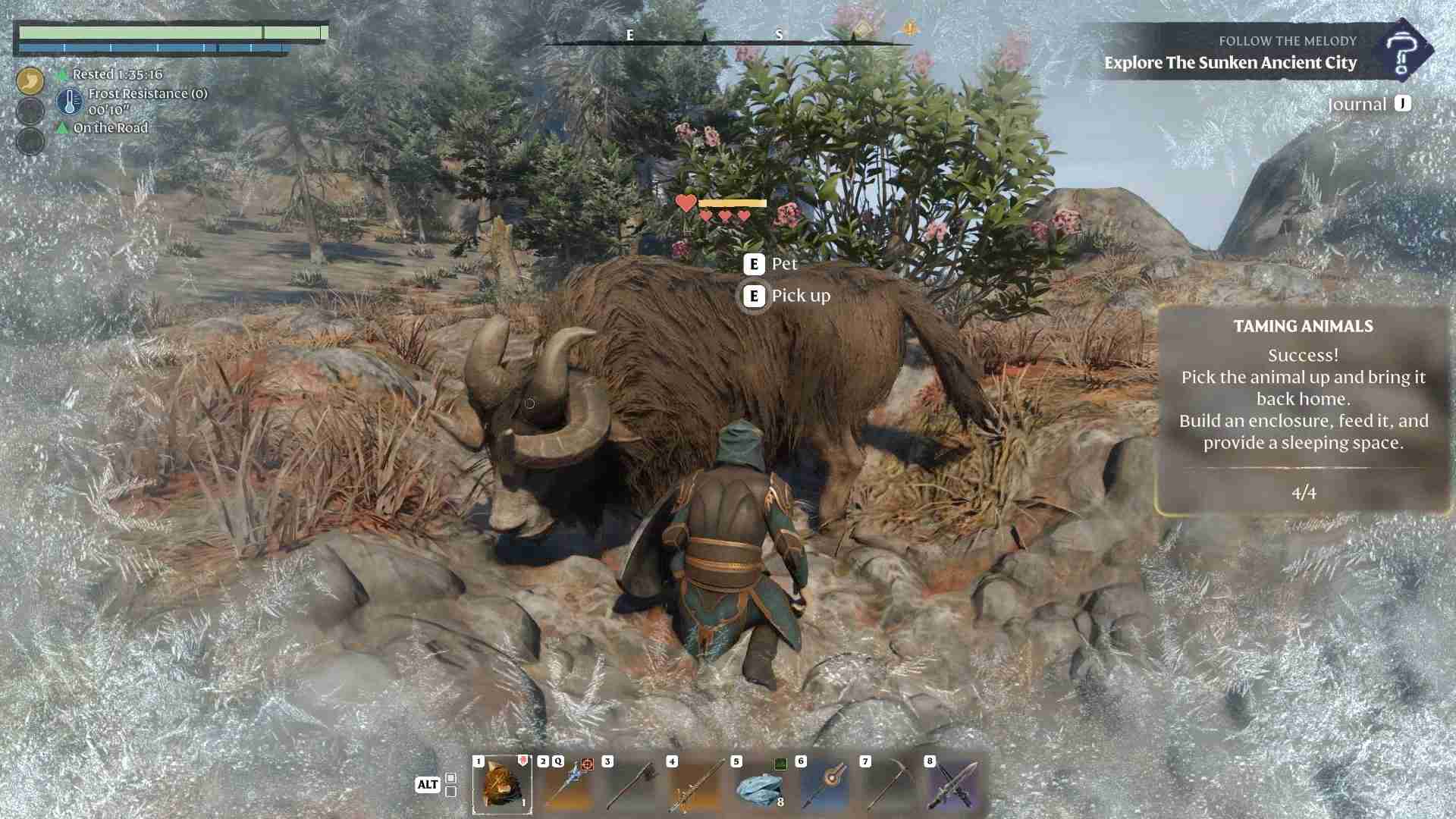Select the Explore The Sunken Ancient City quest
The image size is (1456, 819).
point(1230,64)
